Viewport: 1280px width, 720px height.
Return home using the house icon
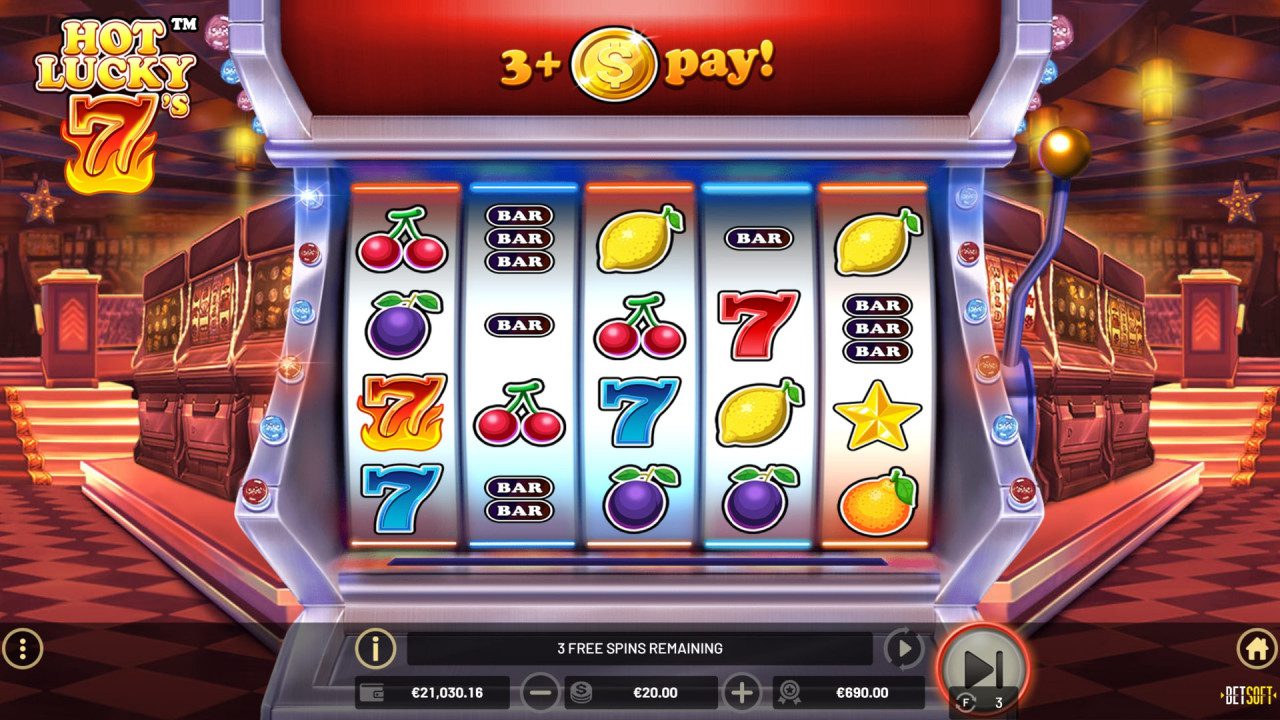tap(1257, 648)
